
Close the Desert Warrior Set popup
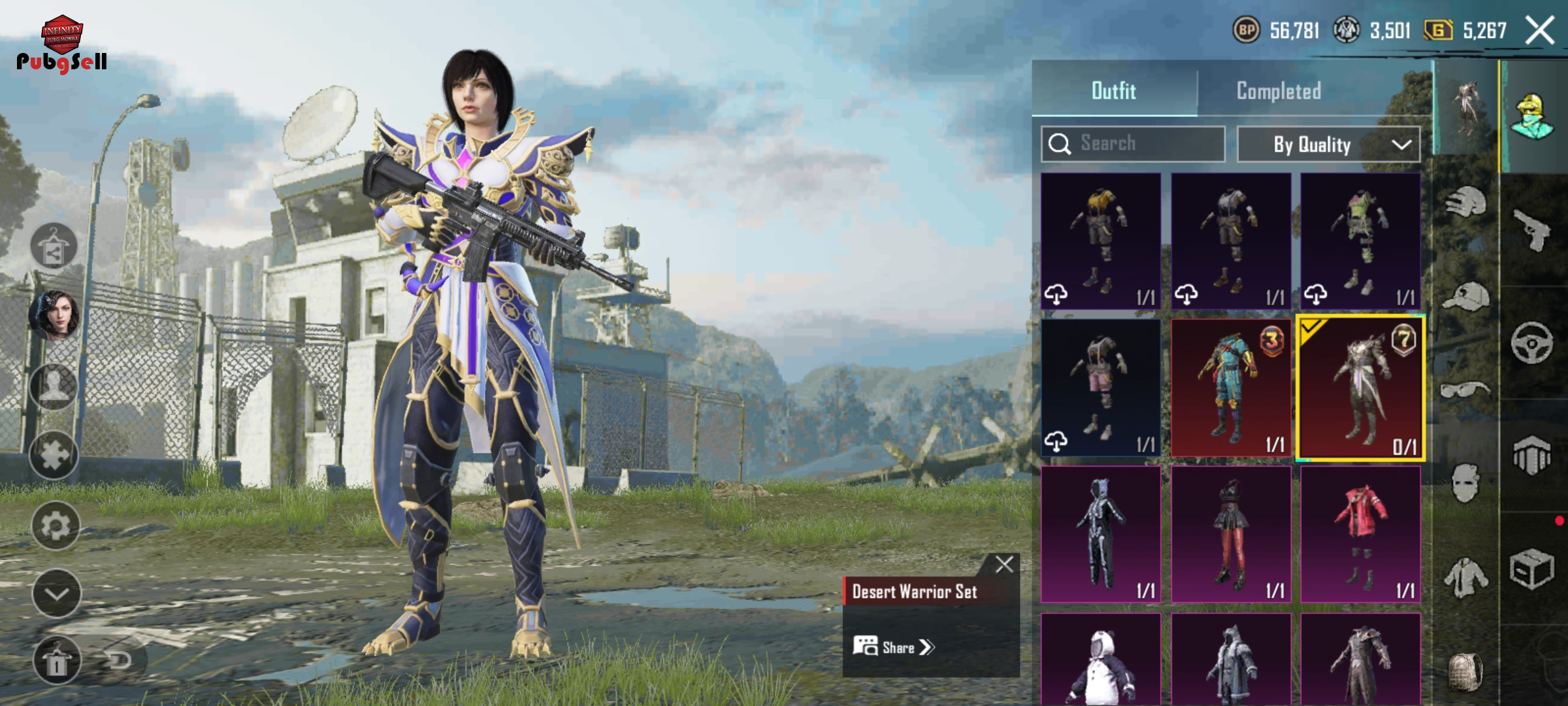click(x=1004, y=564)
